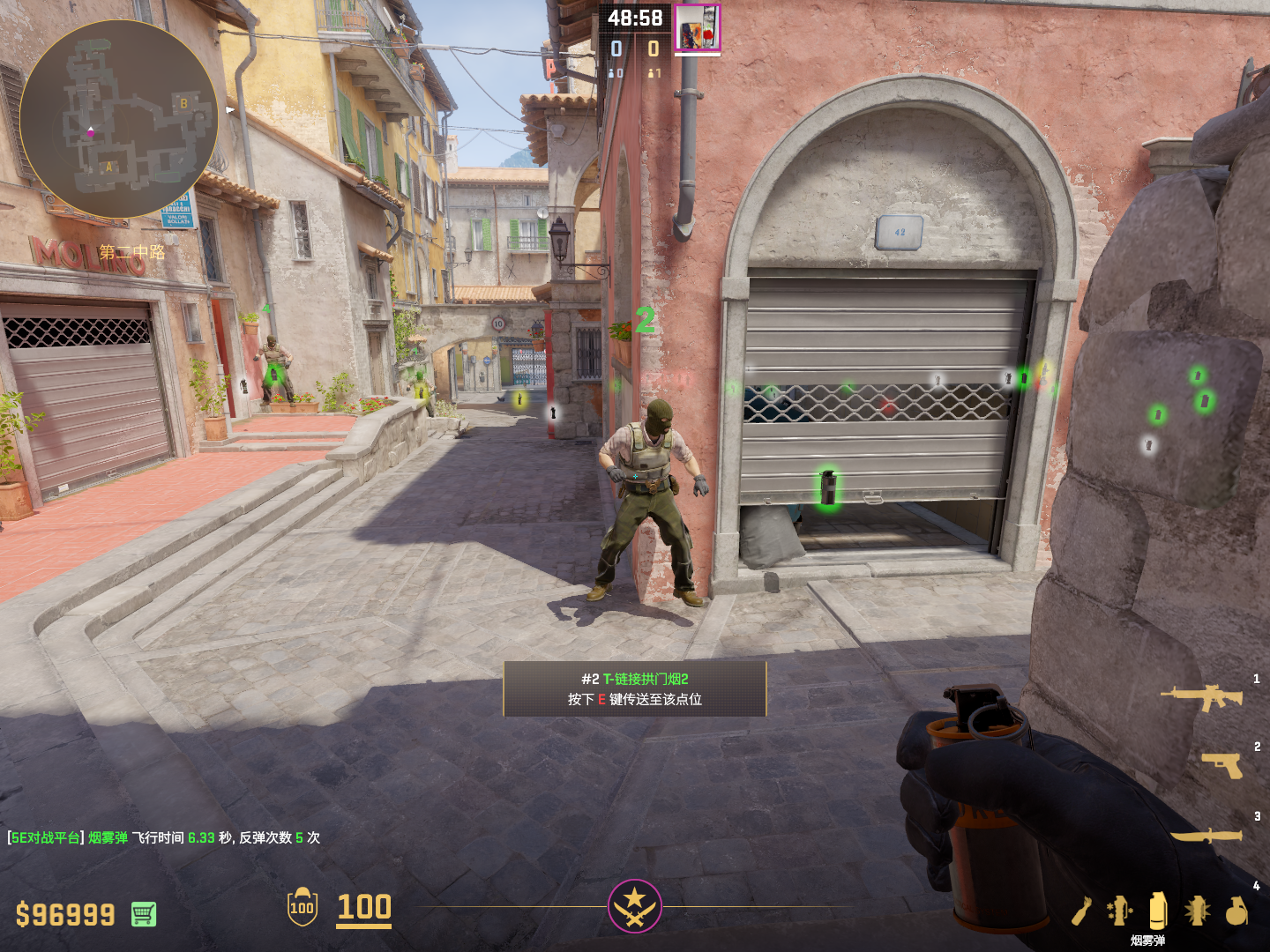Image resolution: width=1270 pixels, height=952 pixels.
Task: Click the circular radar minimap
Action: coord(118,118)
